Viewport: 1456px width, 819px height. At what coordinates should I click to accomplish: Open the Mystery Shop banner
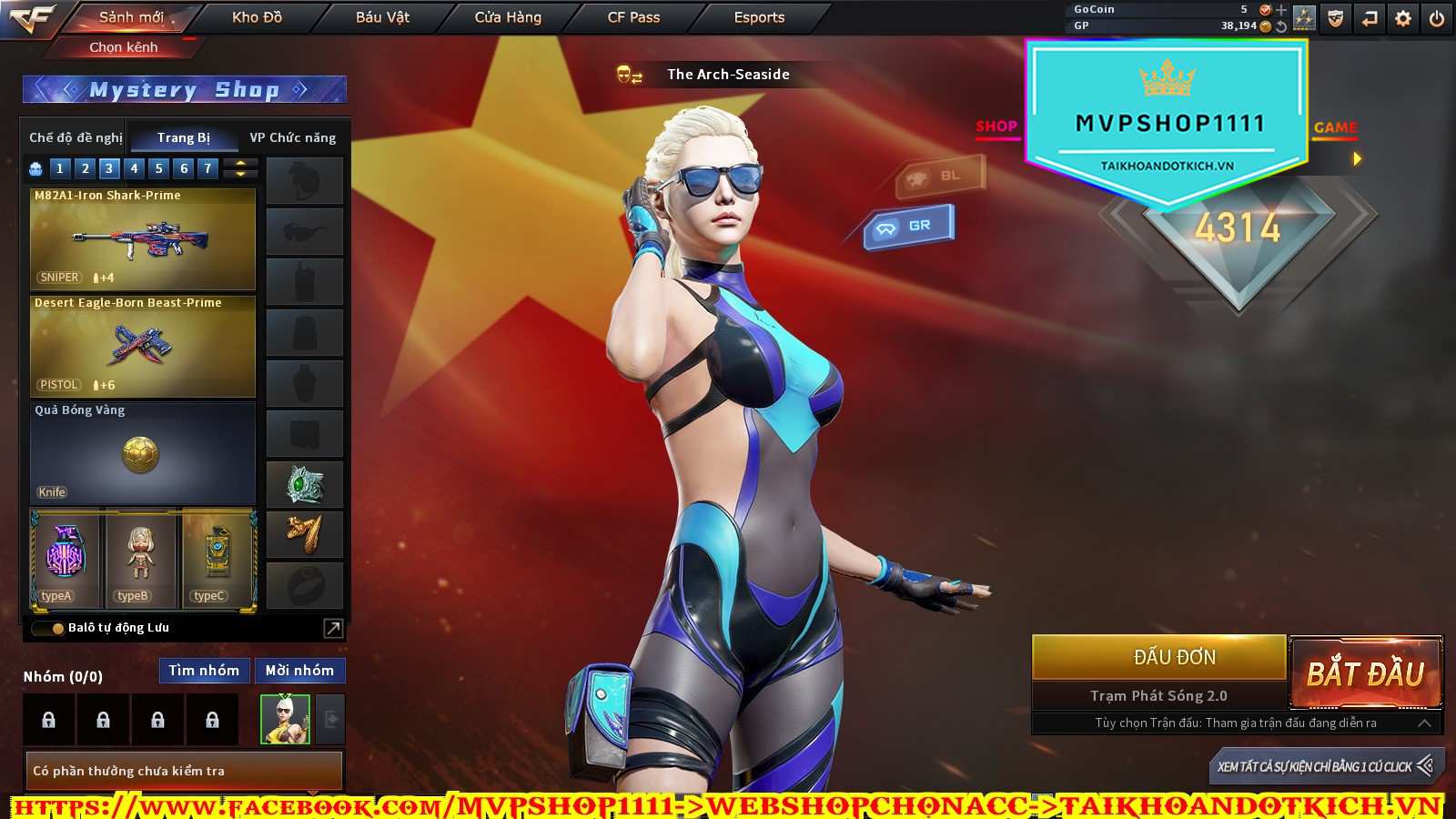184,89
